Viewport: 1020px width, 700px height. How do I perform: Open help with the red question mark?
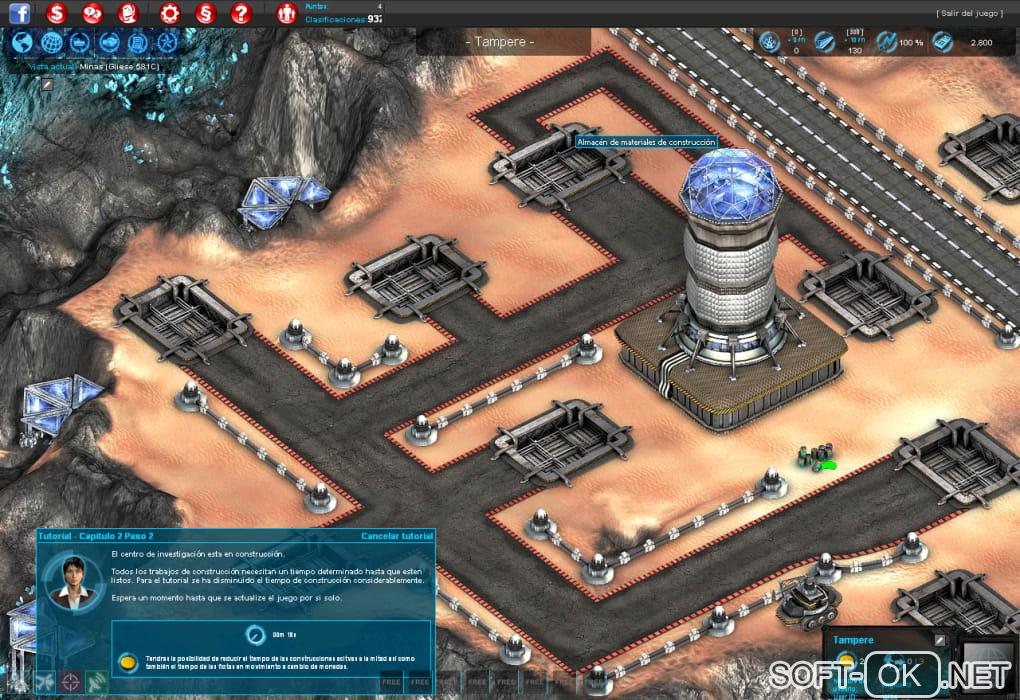240,14
